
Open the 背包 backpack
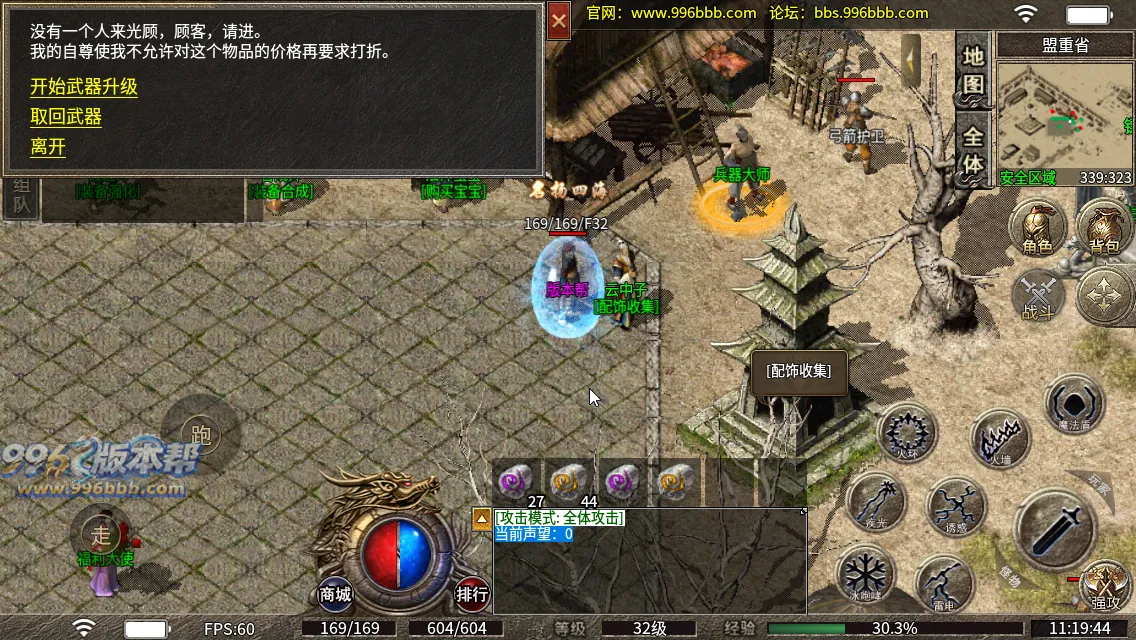tap(1103, 226)
